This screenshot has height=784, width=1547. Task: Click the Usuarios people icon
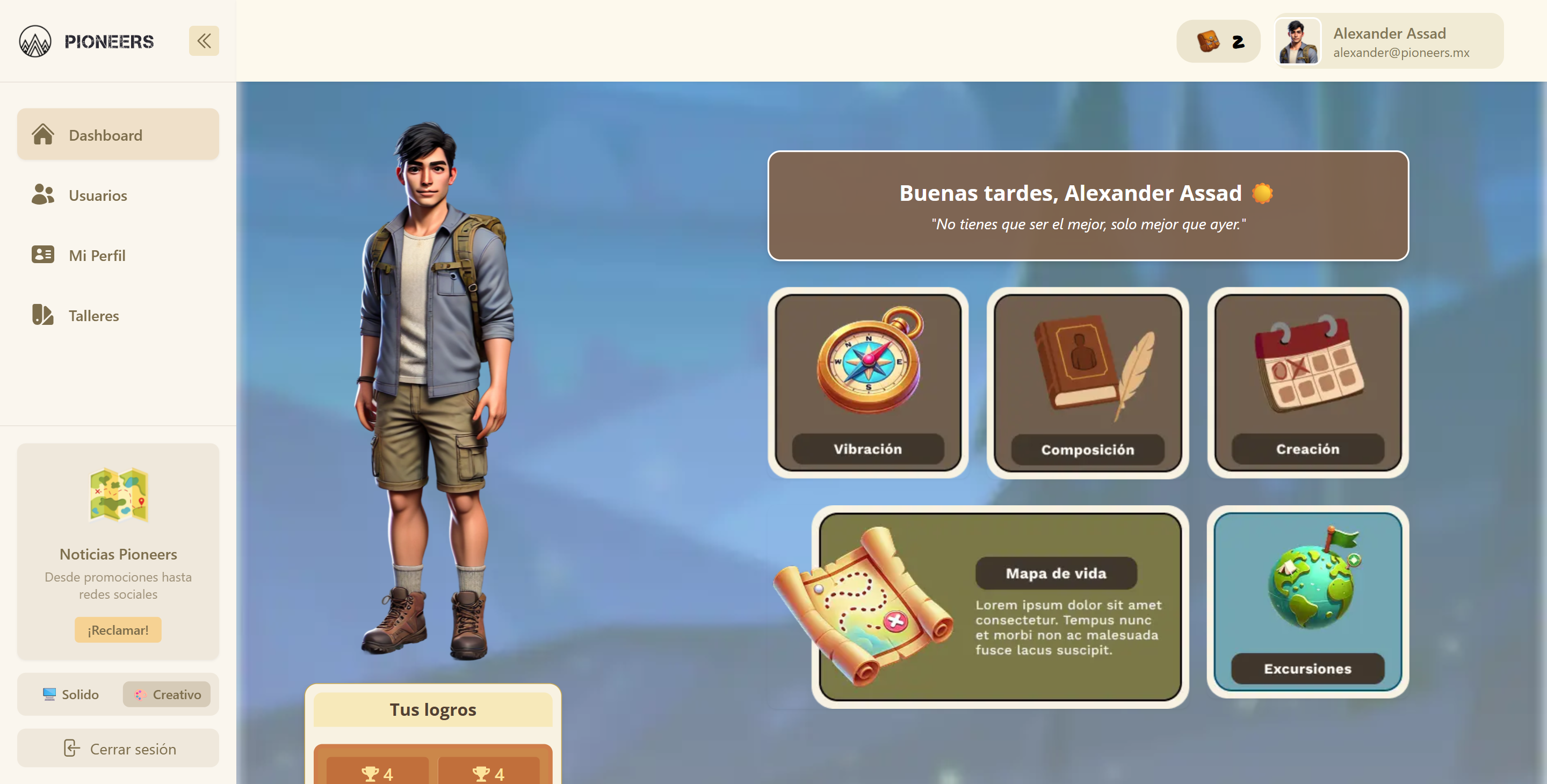click(x=42, y=194)
